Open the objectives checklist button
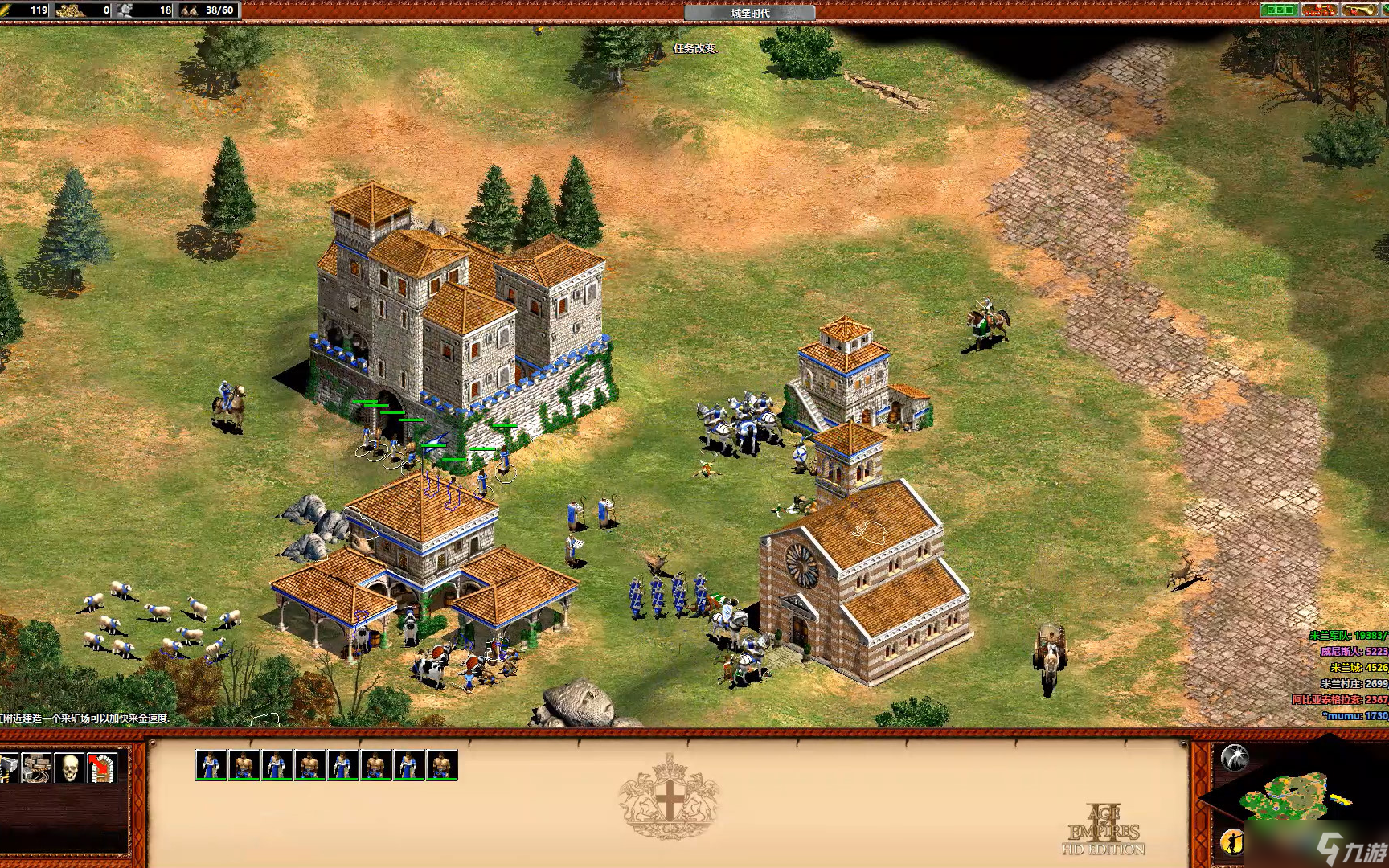Image resolution: width=1389 pixels, height=868 pixels. [x=1278, y=10]
